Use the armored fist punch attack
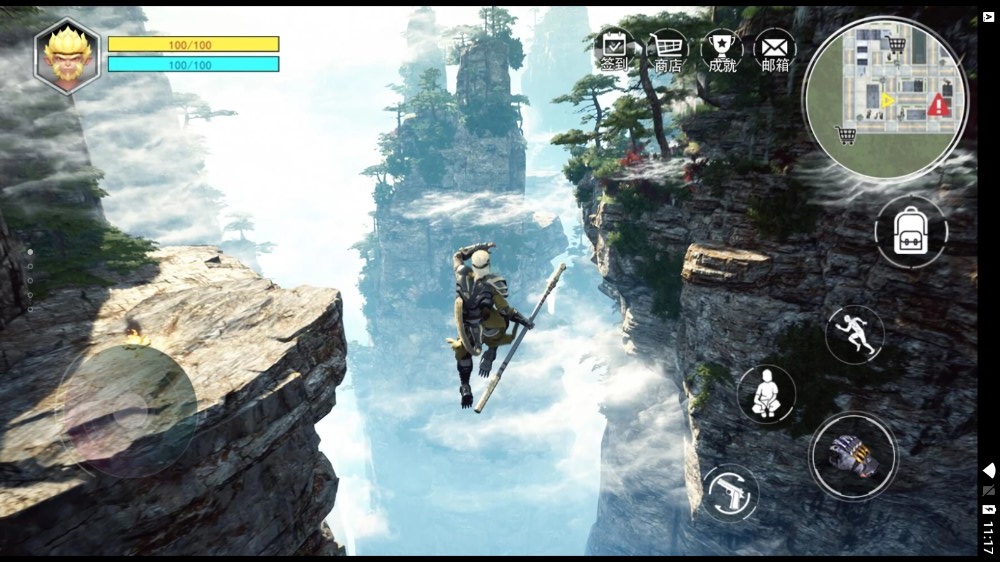This screenshot has height=562, width=1000. click(853, 456)
